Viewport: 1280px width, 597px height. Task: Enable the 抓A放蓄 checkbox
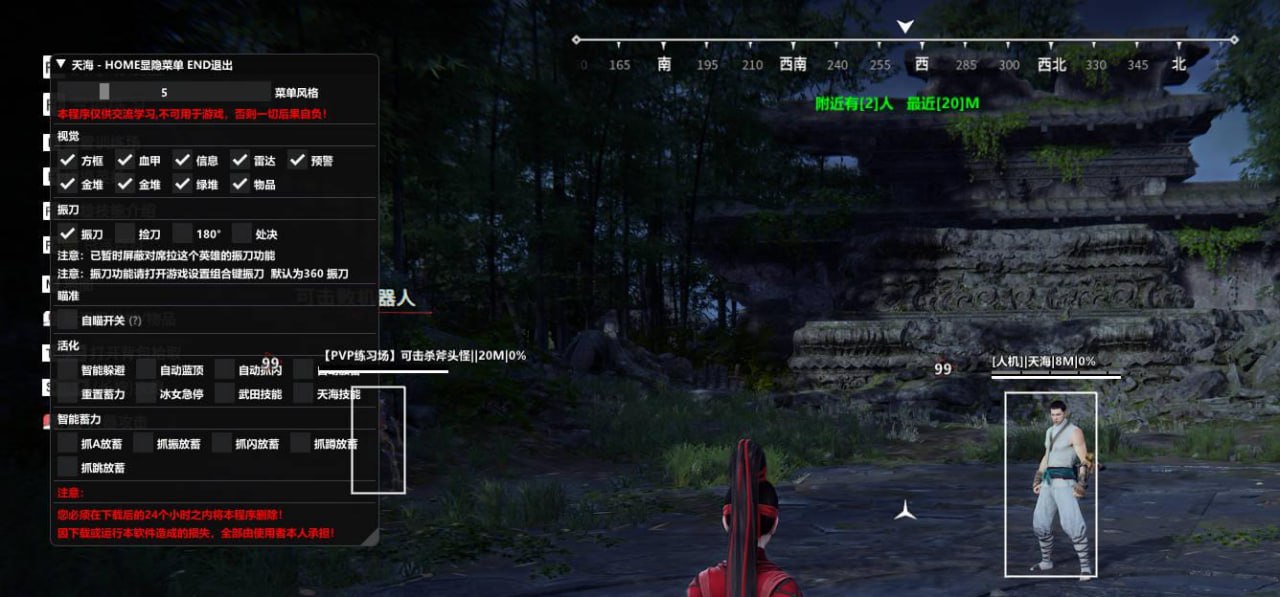[x=67, y=443]
